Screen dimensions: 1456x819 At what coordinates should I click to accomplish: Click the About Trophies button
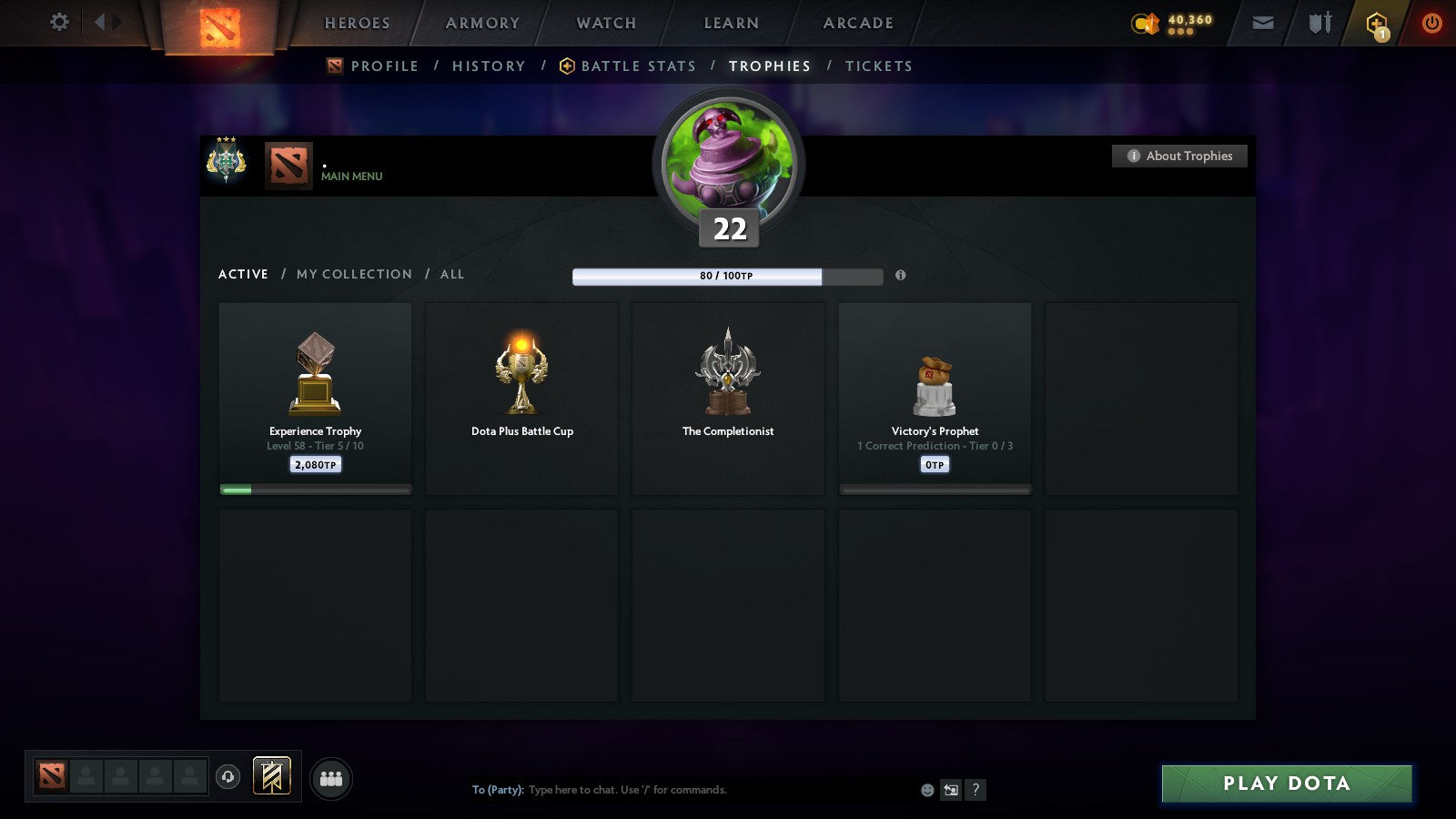click(x=1179, y=156)
